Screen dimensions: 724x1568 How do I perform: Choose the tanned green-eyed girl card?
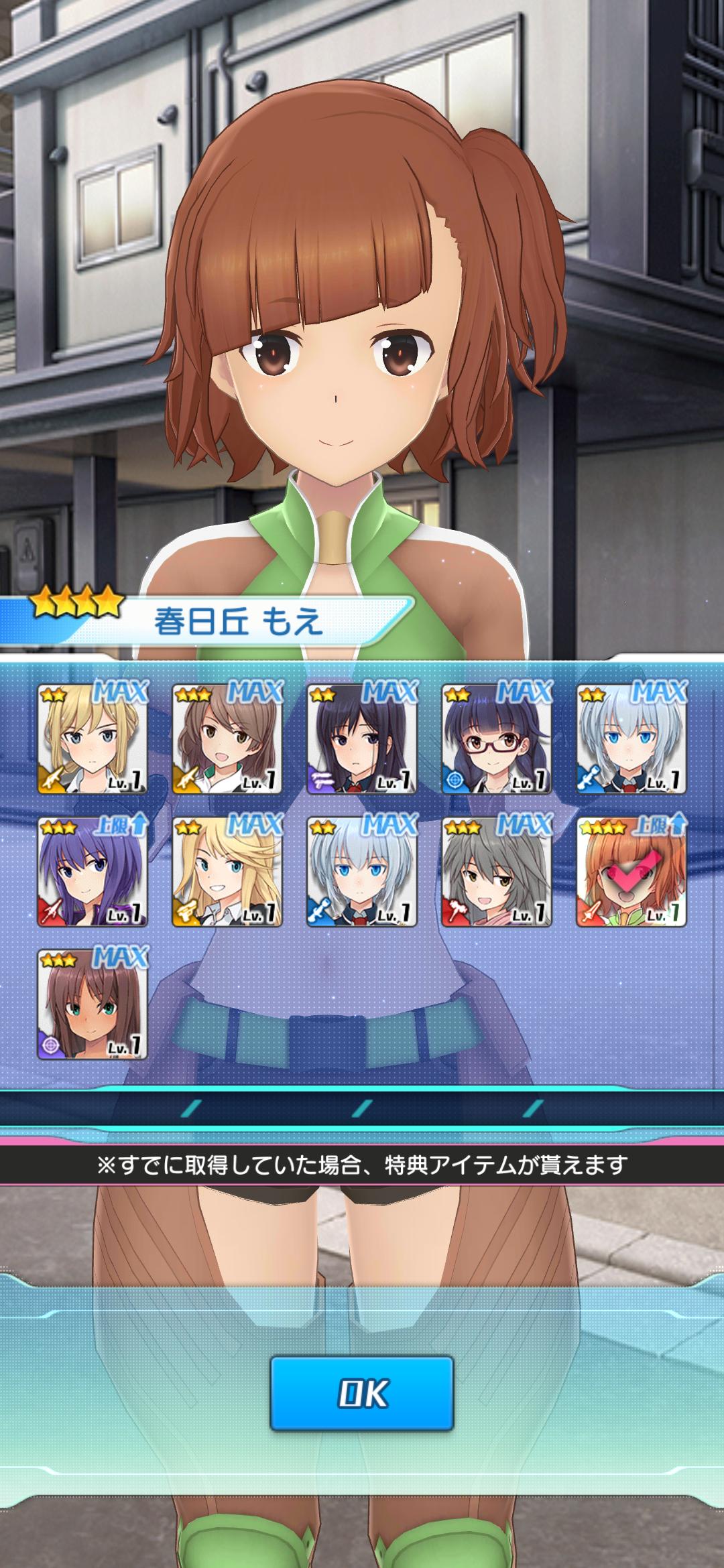coord(93,1005)
